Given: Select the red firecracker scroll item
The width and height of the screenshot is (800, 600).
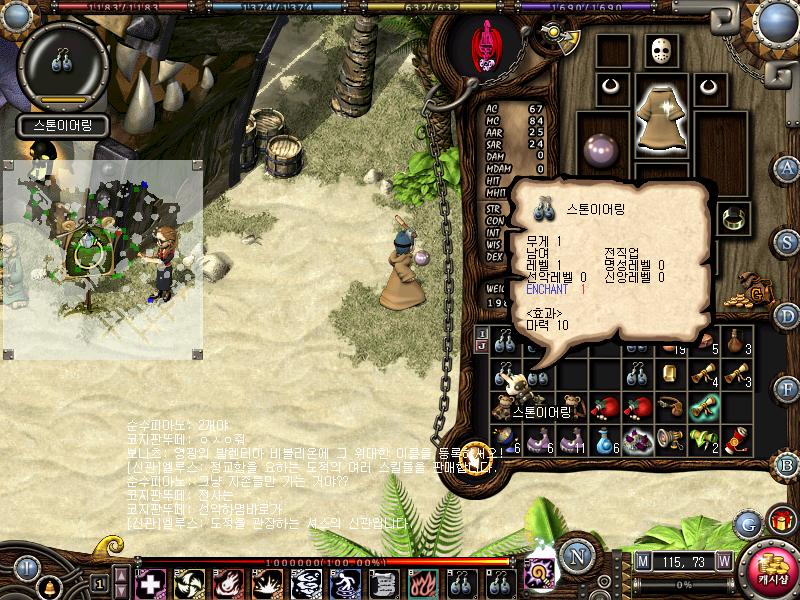Looking at the screenshot, I should [x=733, y=439].
